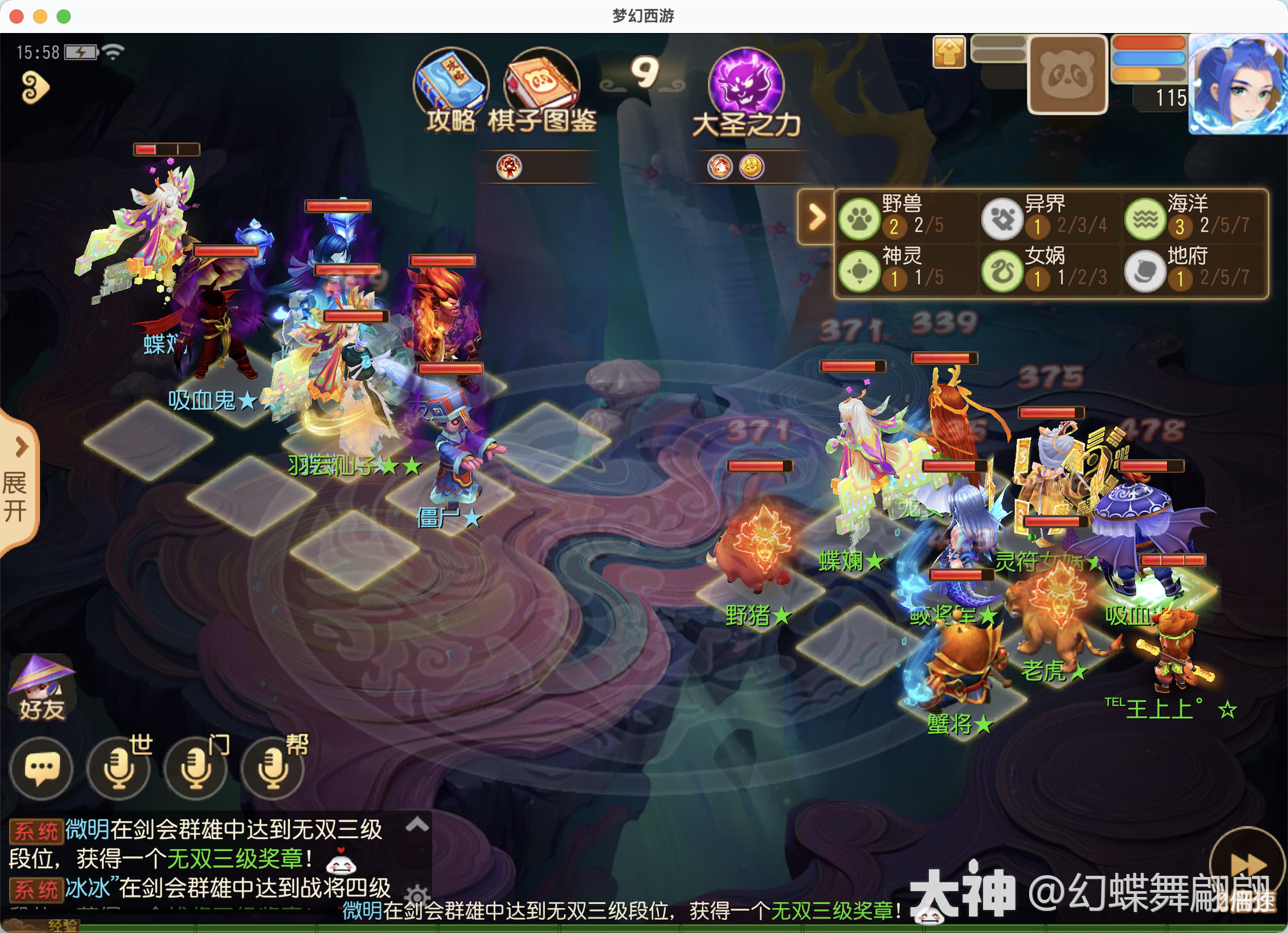Select the 野兽 faction icon
Screen dimensions: 1288x933
click(860, 218)
